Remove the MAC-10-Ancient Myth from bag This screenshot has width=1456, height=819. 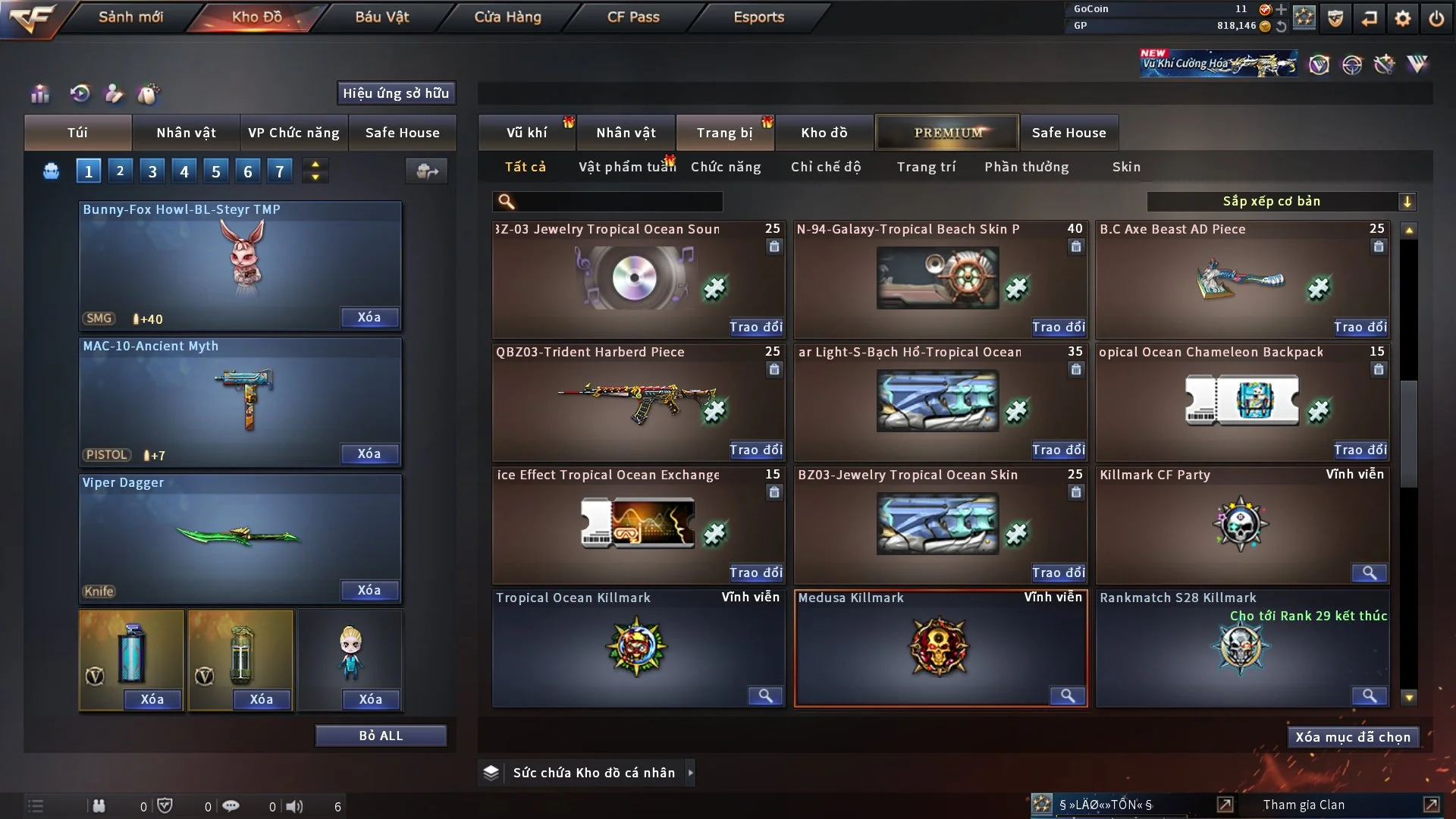click(x=369, y=454)
